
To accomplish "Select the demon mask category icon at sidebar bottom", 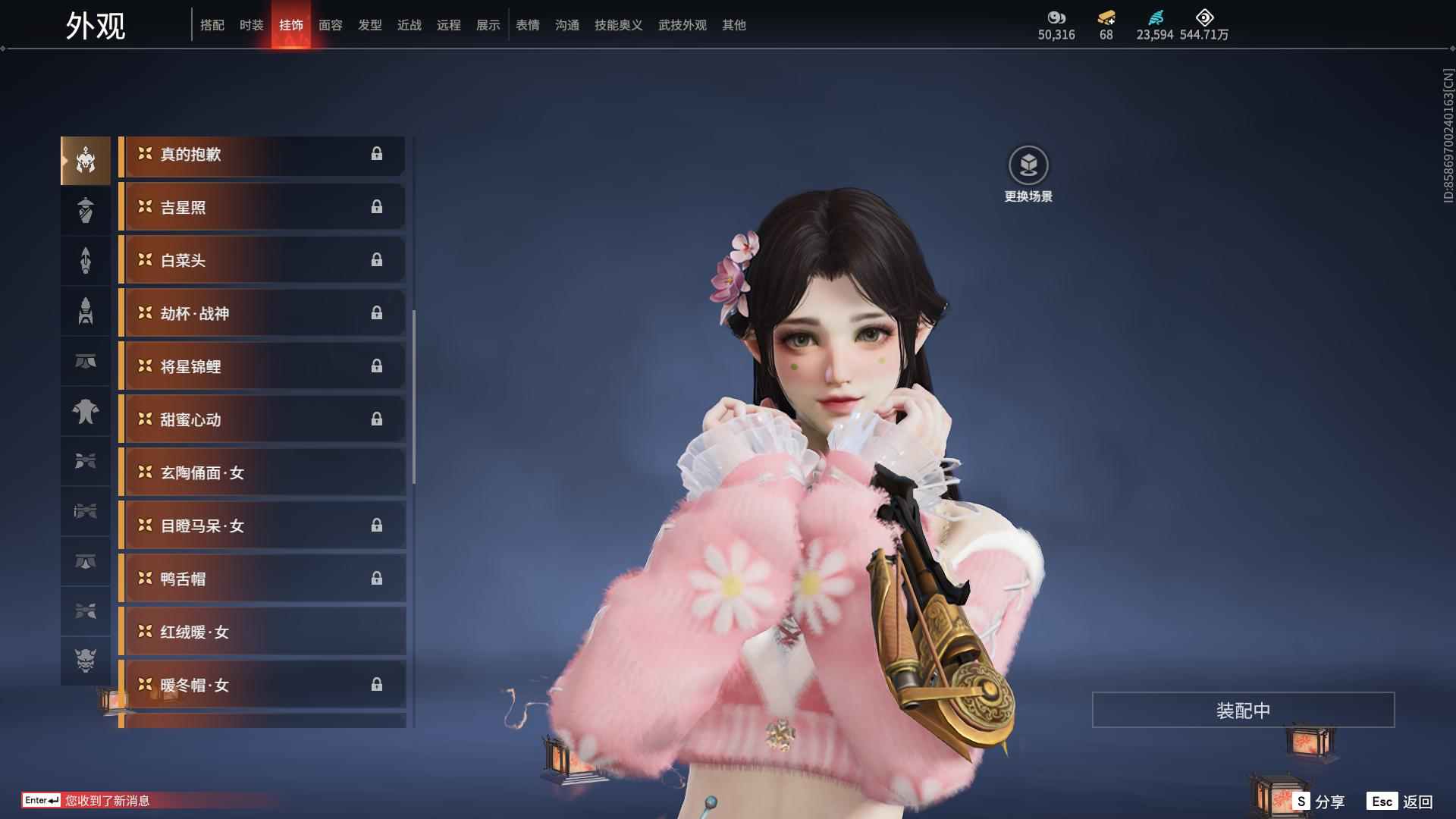I will click(x=86, y=661).
